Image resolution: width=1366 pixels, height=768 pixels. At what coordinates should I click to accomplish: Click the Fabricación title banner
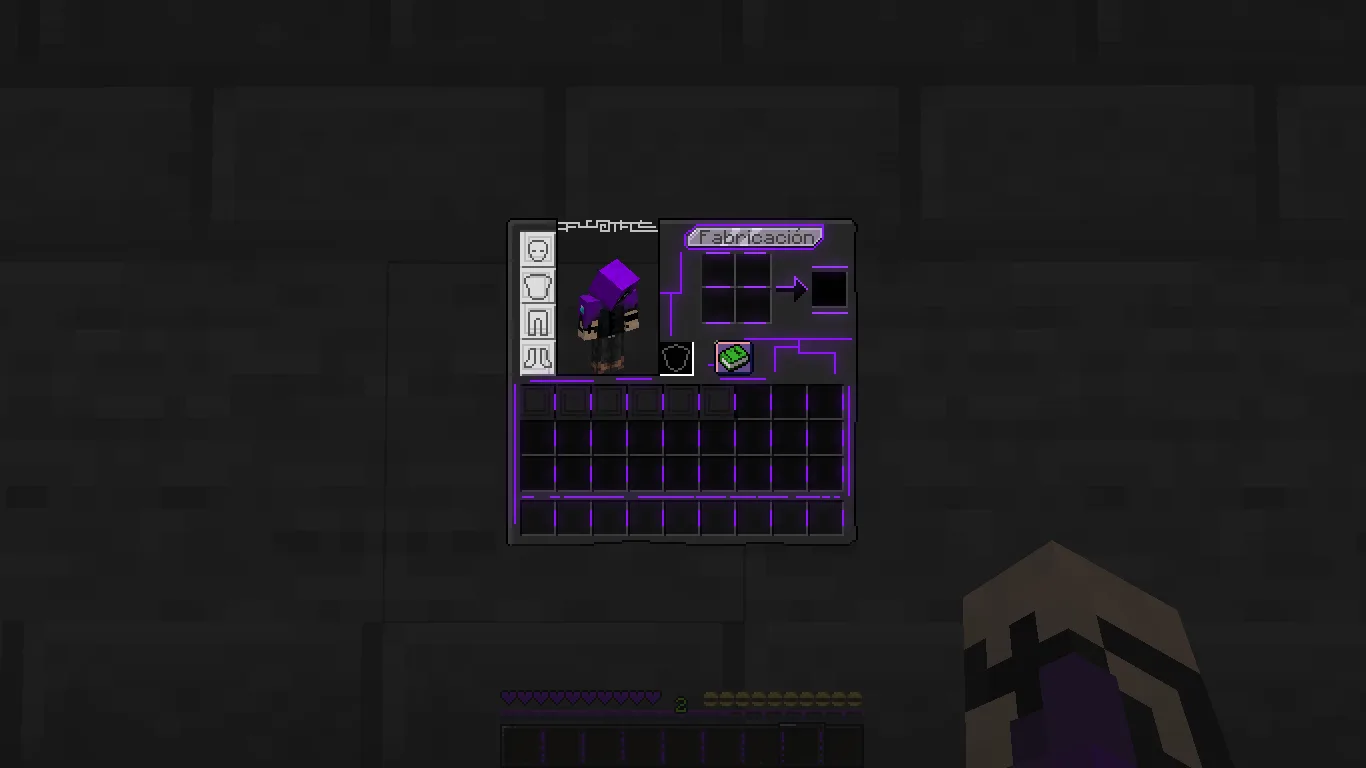(754, 237)
